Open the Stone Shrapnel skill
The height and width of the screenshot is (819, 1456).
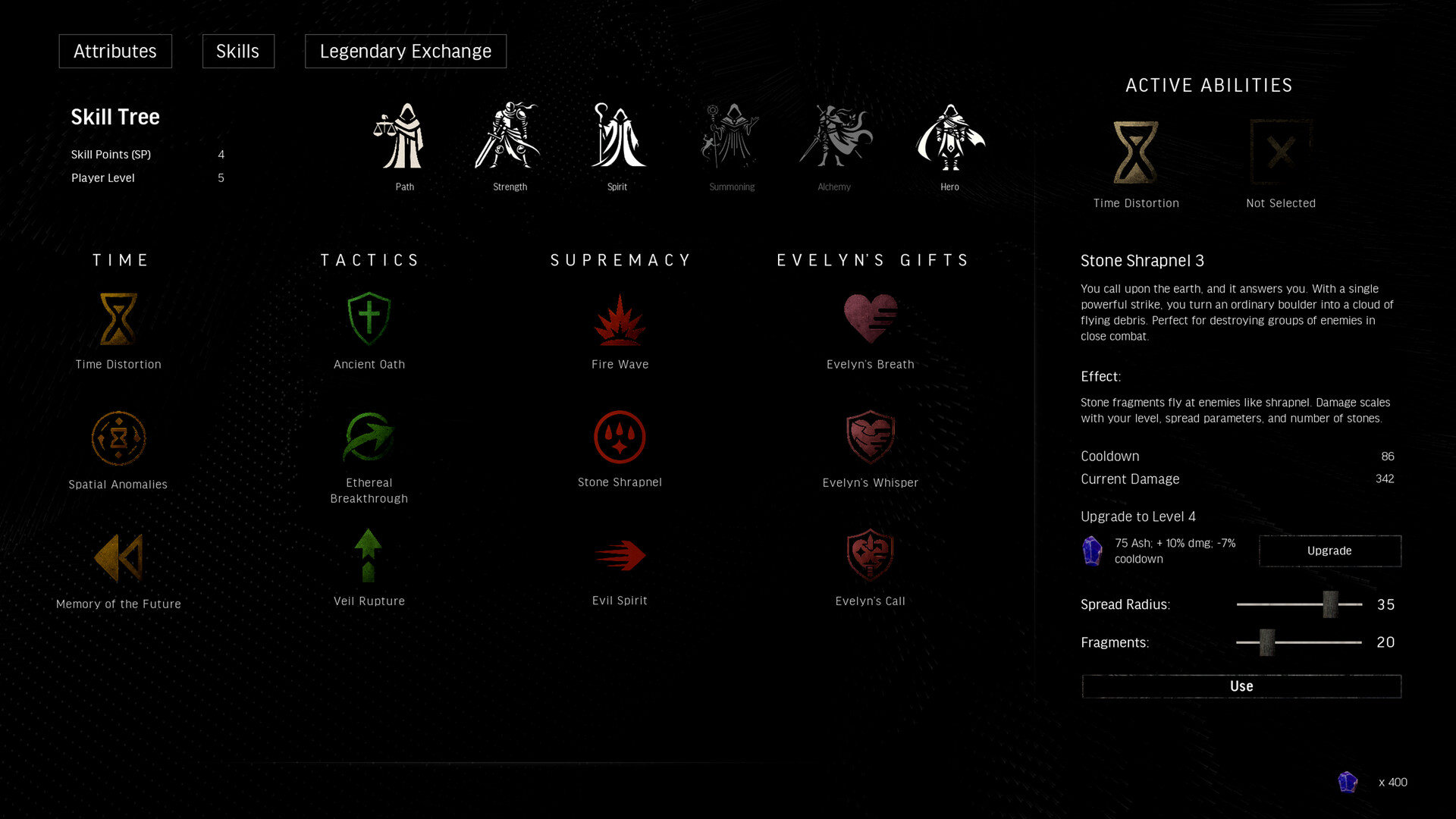[620, 437]
